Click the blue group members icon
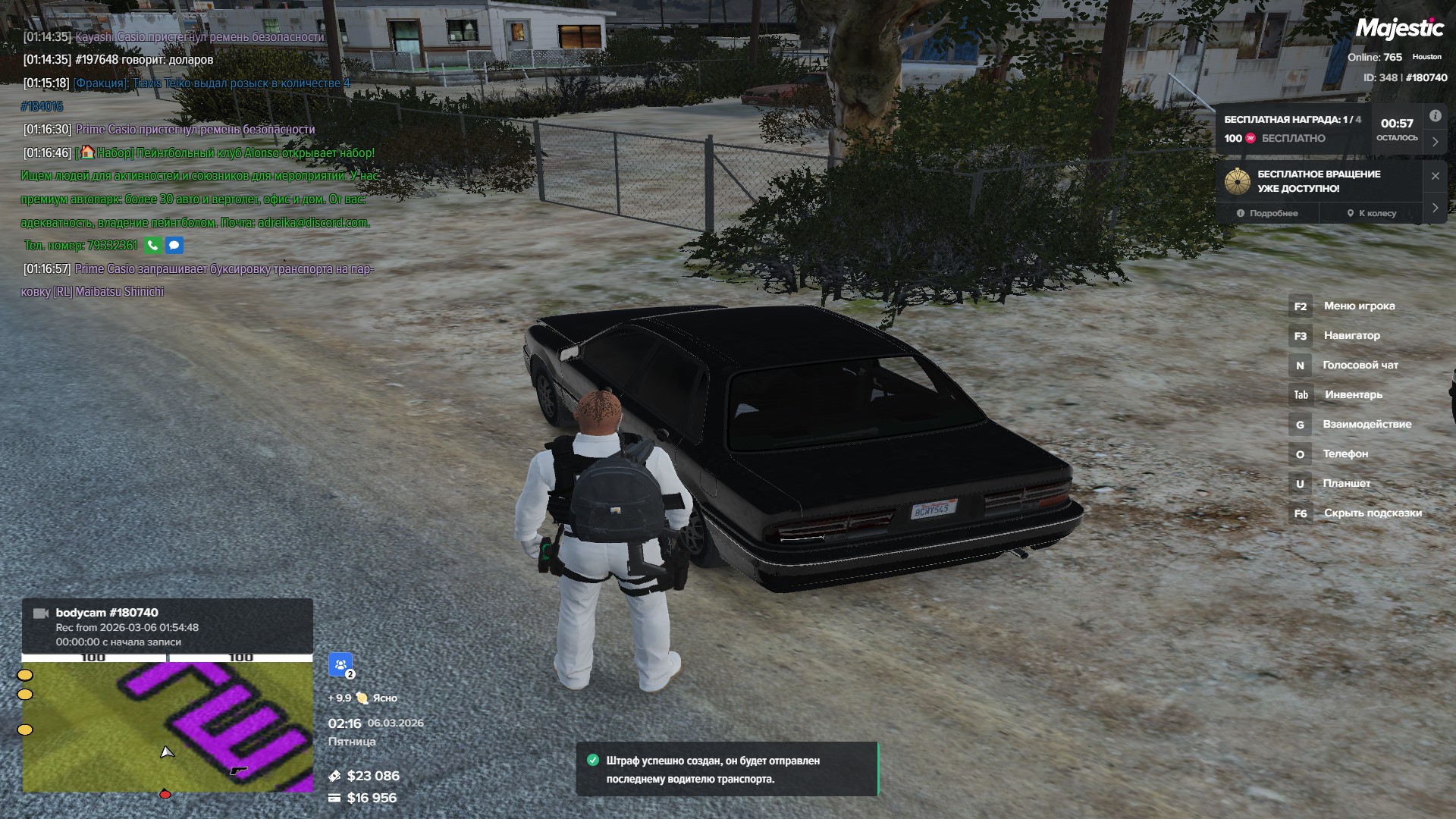1456x819 pixels. [340, 665]
